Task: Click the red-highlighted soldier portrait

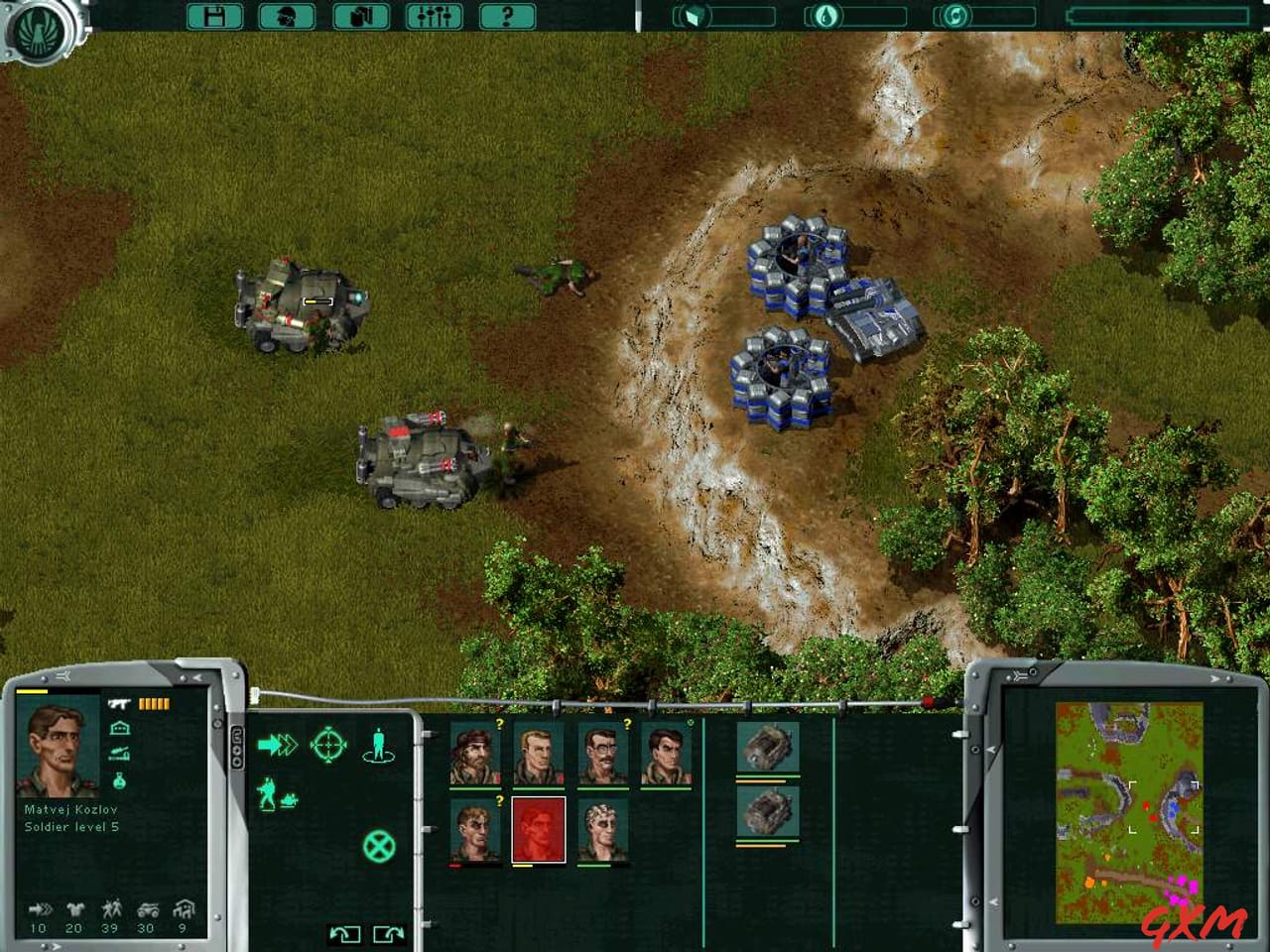Action: [x=537, y=830]
